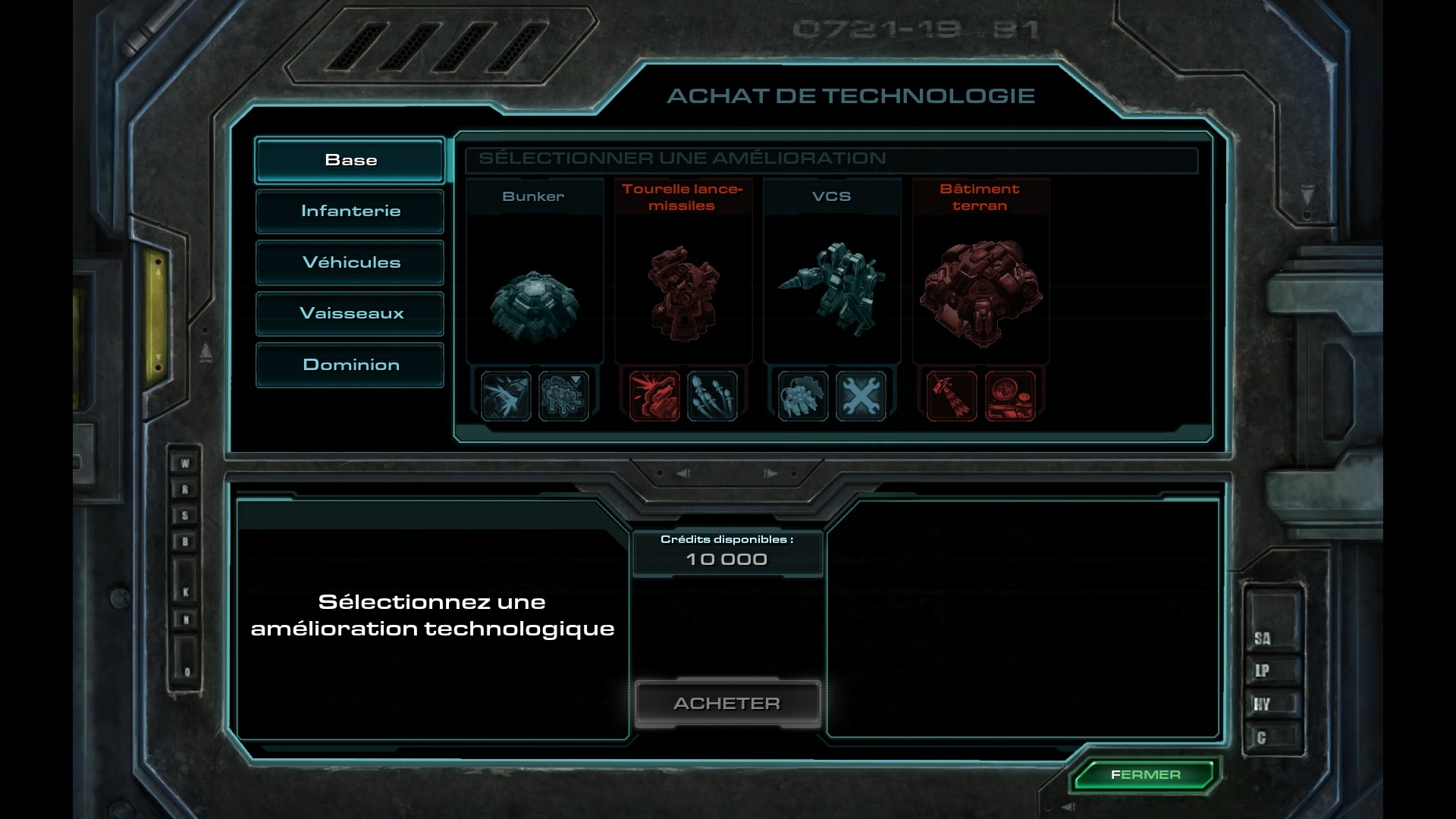Choose the Bâtiment terran second upgrade icon
Screen dimensions: 1456x819
(1009, 395)
